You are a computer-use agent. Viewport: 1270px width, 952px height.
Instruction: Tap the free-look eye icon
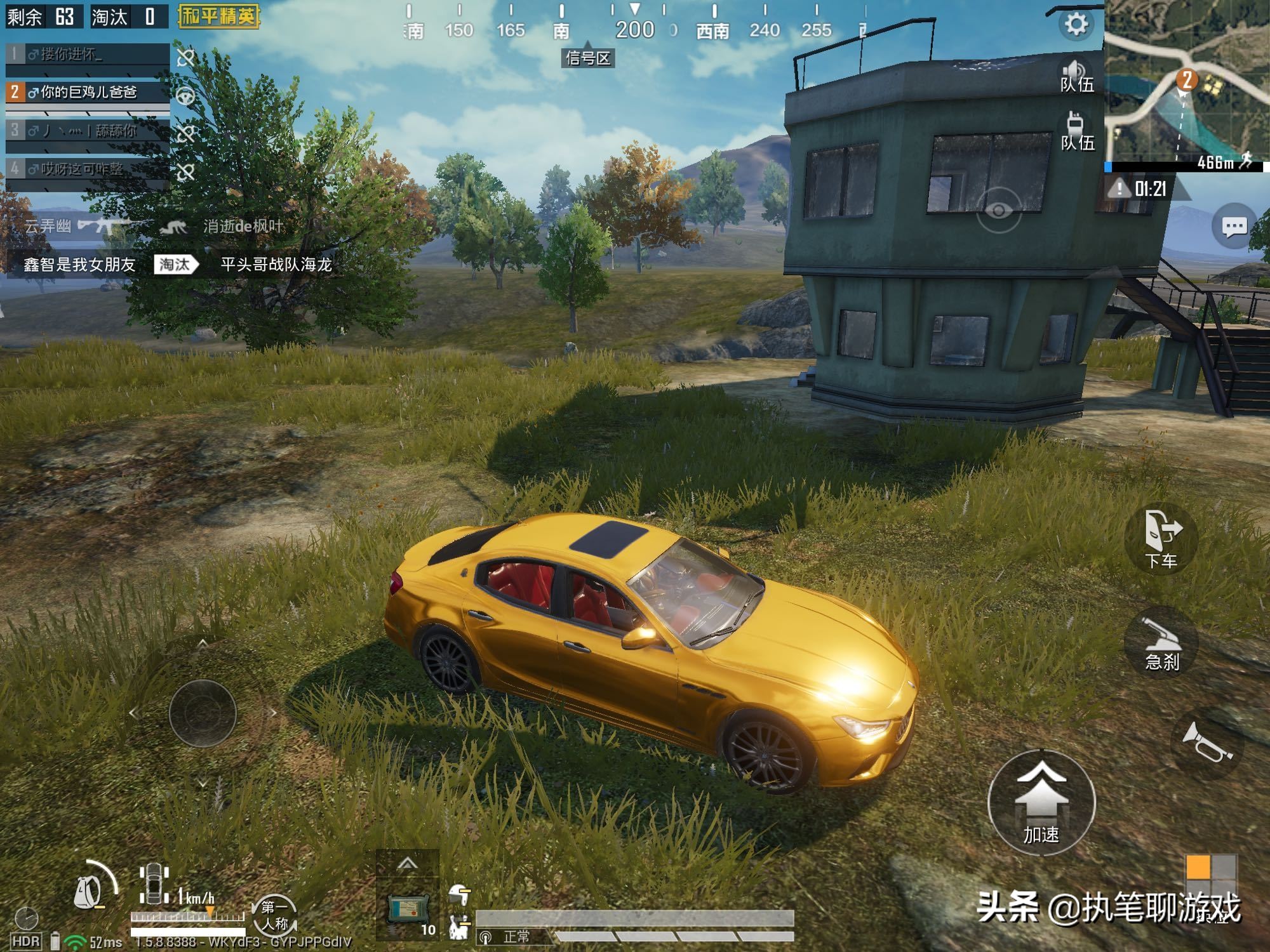[x=998, y=210]
